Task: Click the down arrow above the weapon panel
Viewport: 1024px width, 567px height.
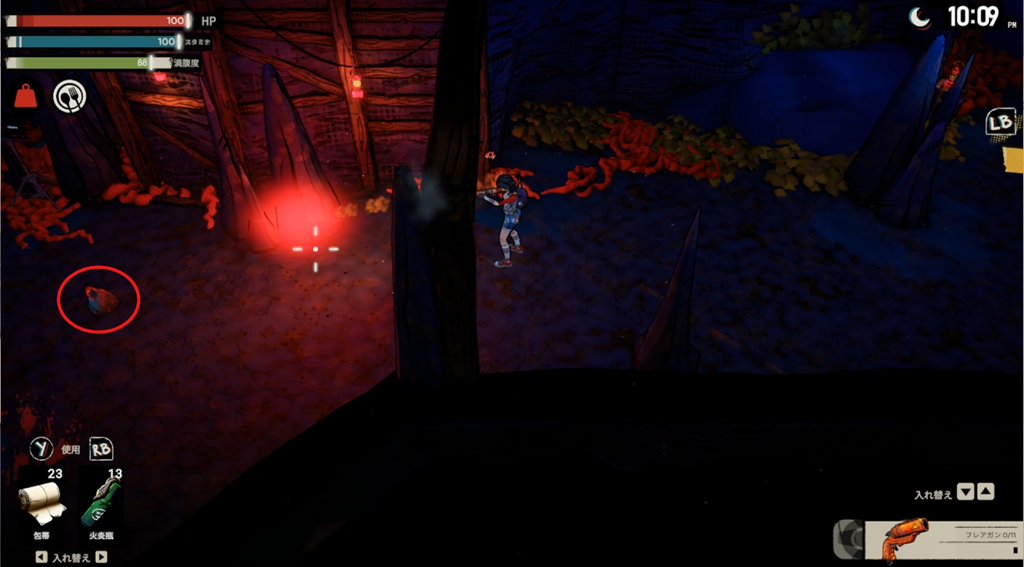Action: pos(965,492)
